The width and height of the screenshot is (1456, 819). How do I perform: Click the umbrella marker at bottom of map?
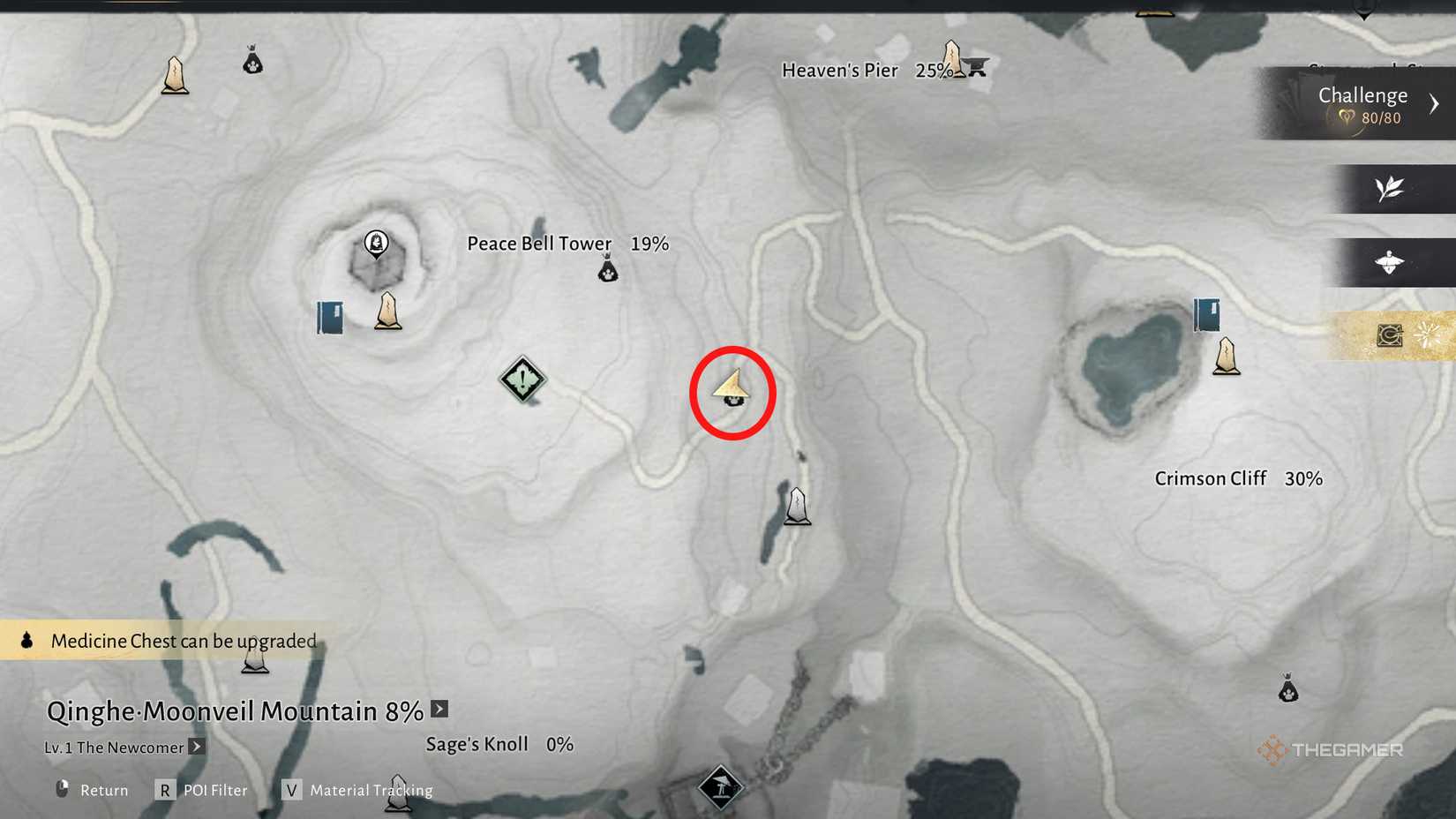(723, 785)
